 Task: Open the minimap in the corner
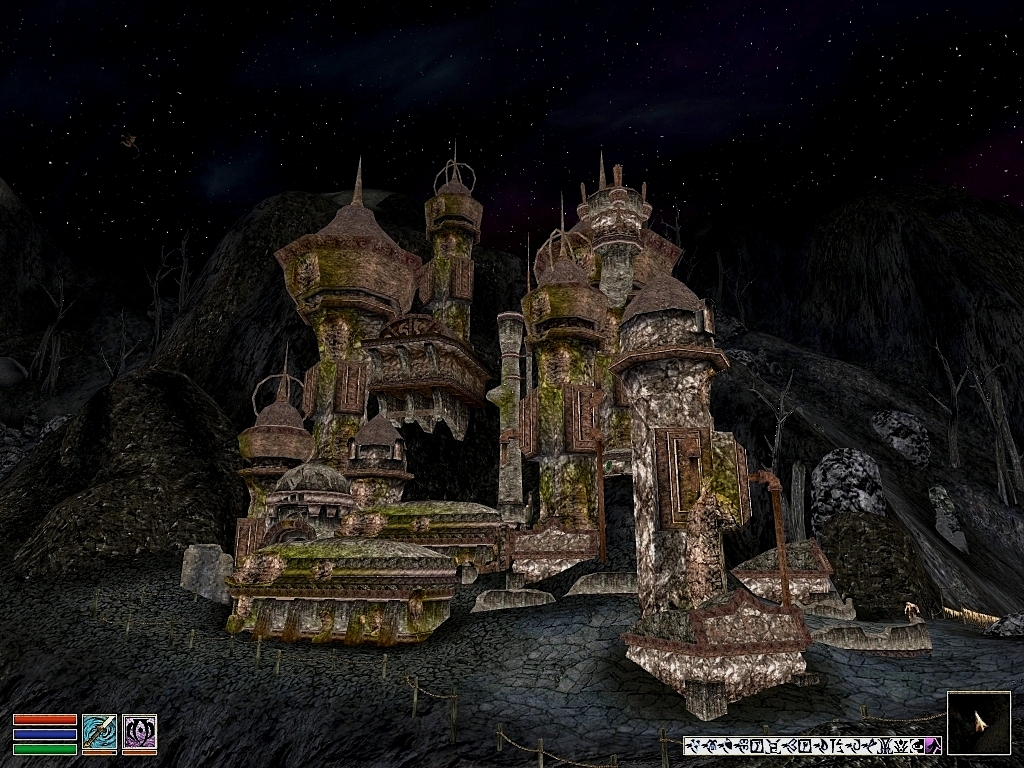(978, 723)
